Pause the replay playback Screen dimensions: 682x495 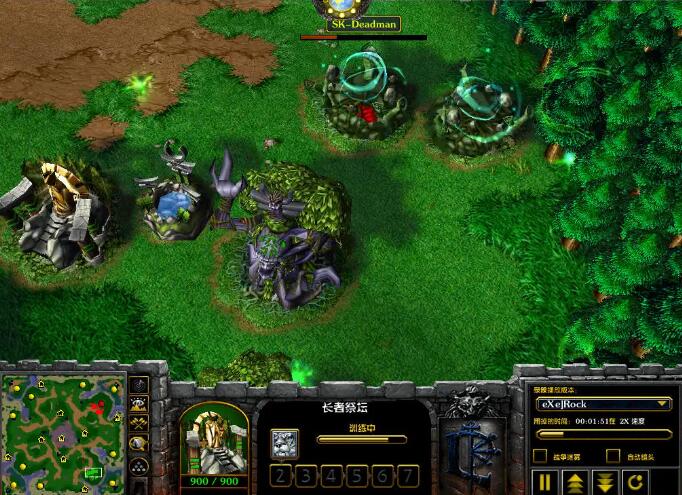pos(547,481)
